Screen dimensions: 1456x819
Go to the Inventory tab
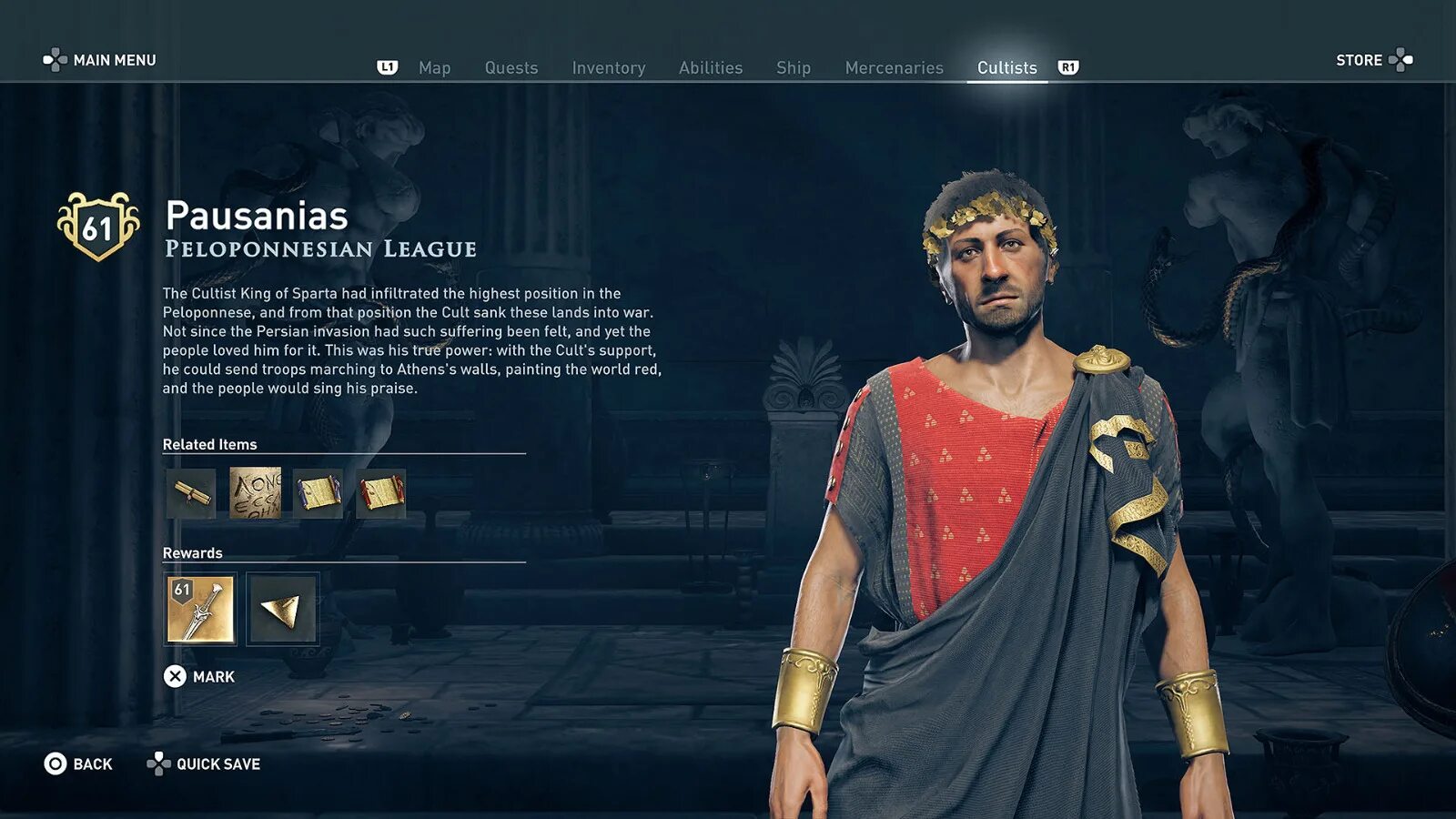(x=608, y=68)
